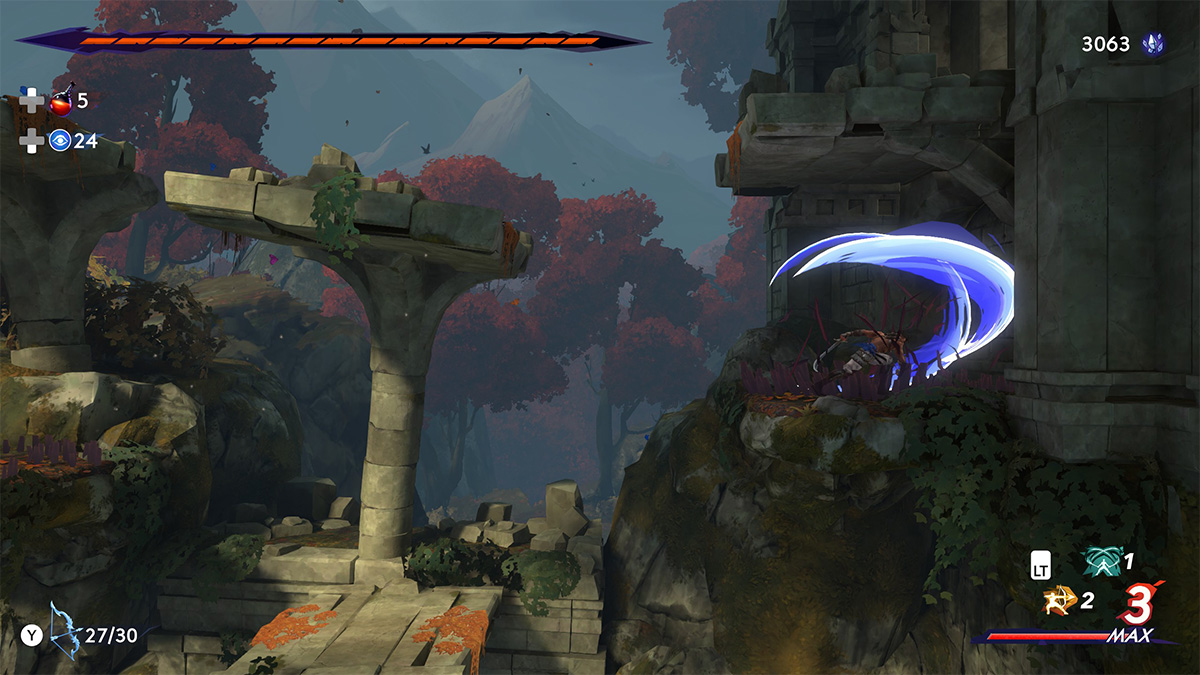Click the time crystal currency icon
Viewport: 1200px width, 675px height.
point(1154,44)
